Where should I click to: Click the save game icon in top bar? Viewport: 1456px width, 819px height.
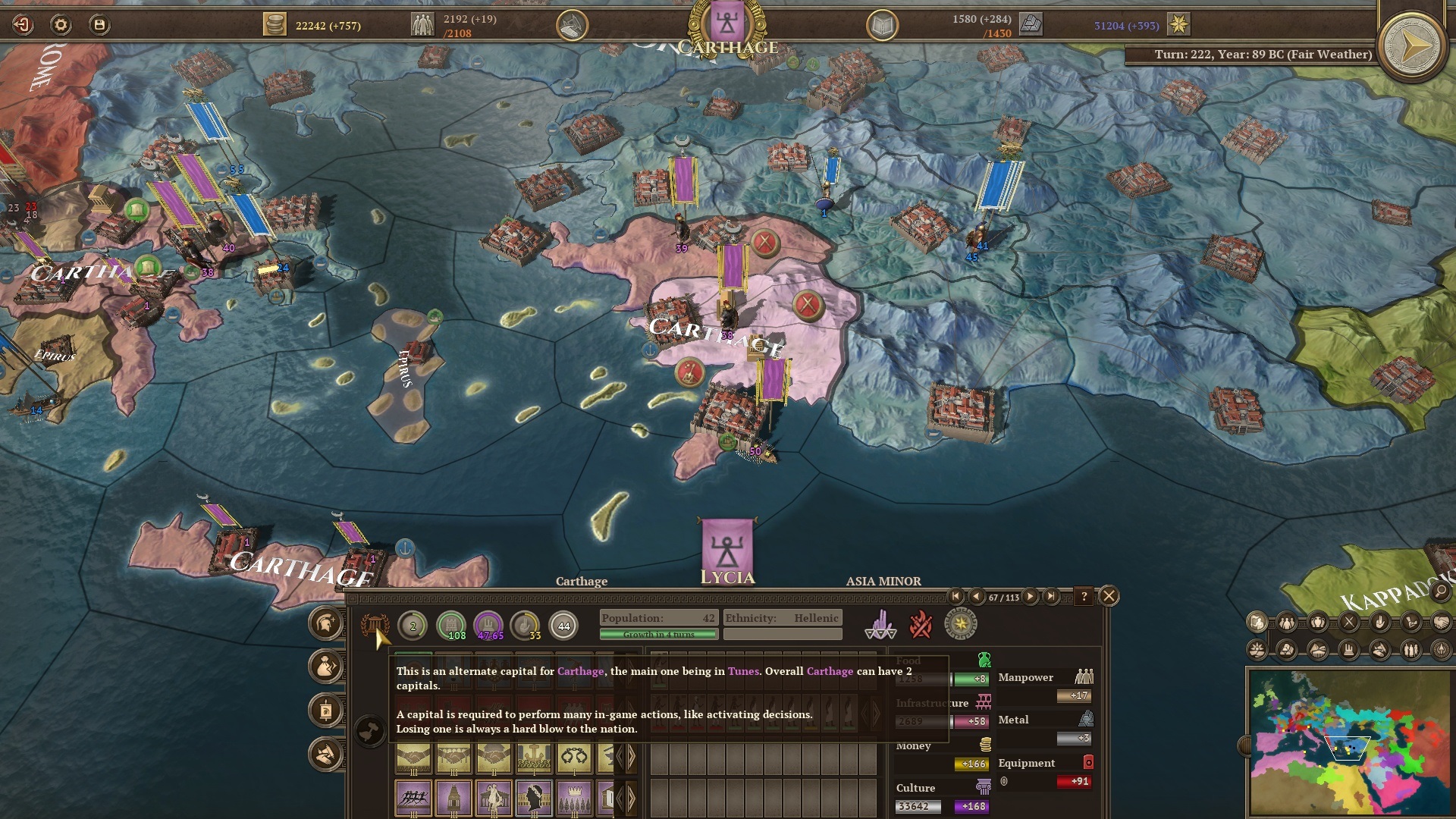tap(99, 24)
